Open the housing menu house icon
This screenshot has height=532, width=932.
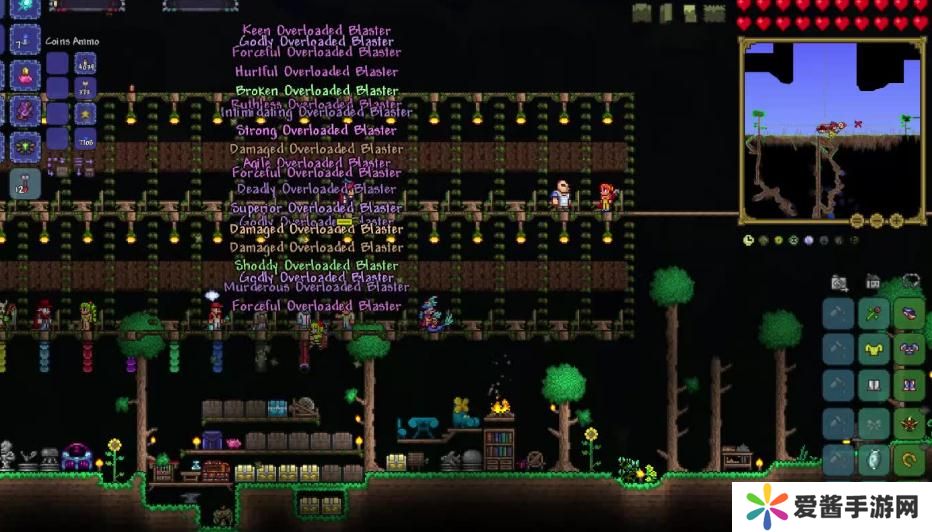click(x=873, y=283)
